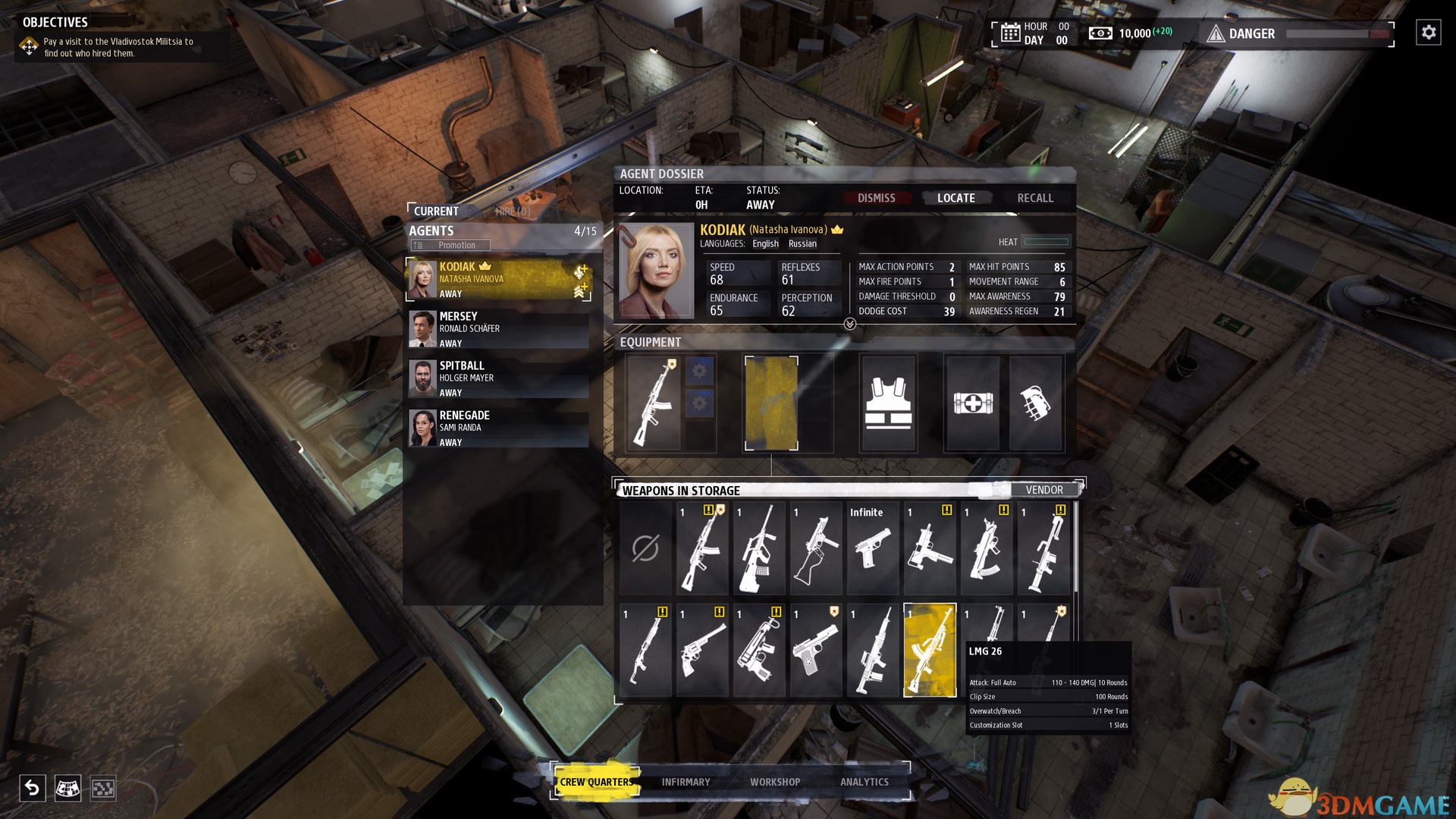Viewport: 1456px width, 819px height.
Task: Click the Locate button
Action: 955,198
